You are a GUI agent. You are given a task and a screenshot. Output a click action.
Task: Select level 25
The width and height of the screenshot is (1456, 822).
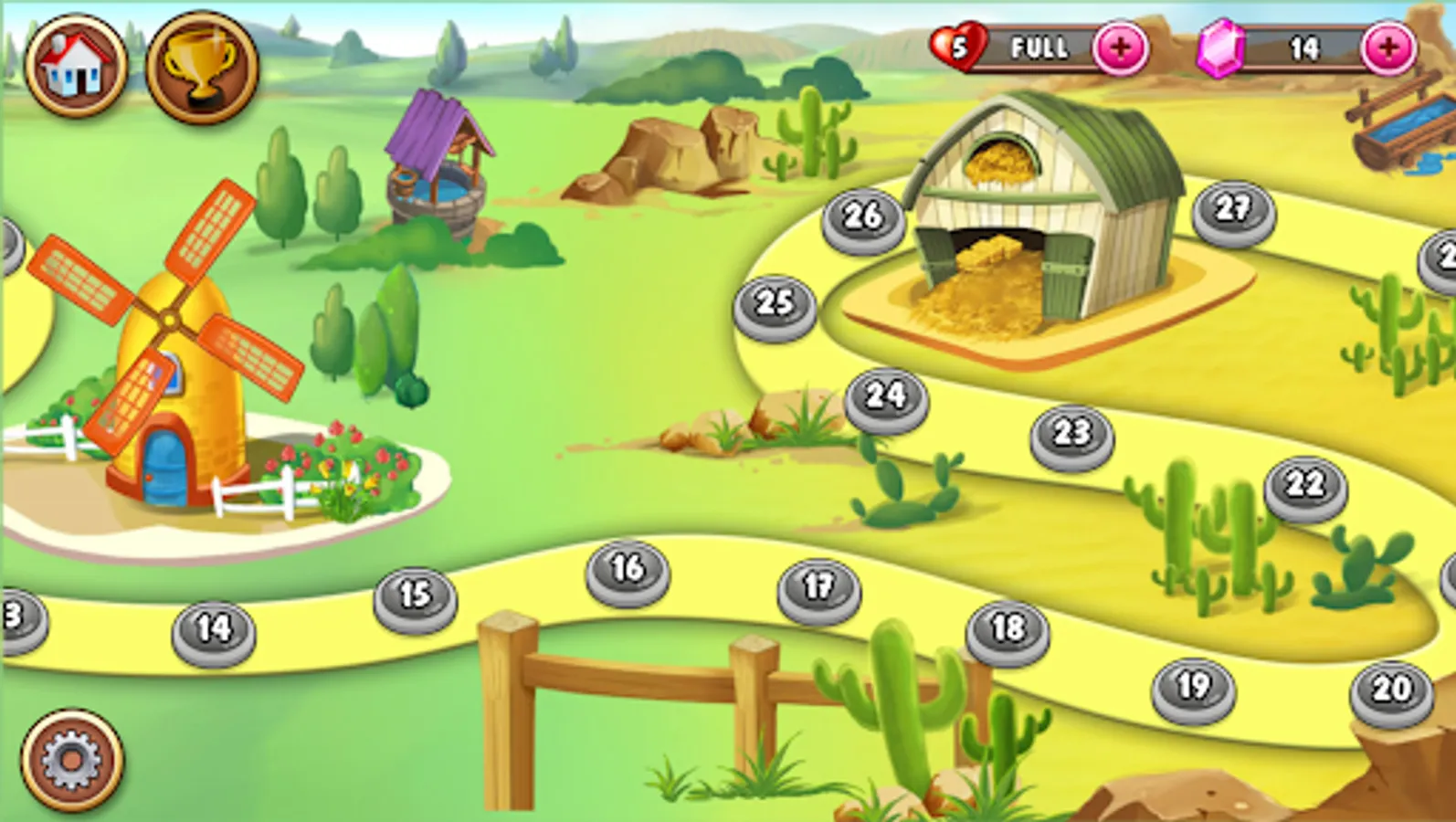(x=774, y=300)
